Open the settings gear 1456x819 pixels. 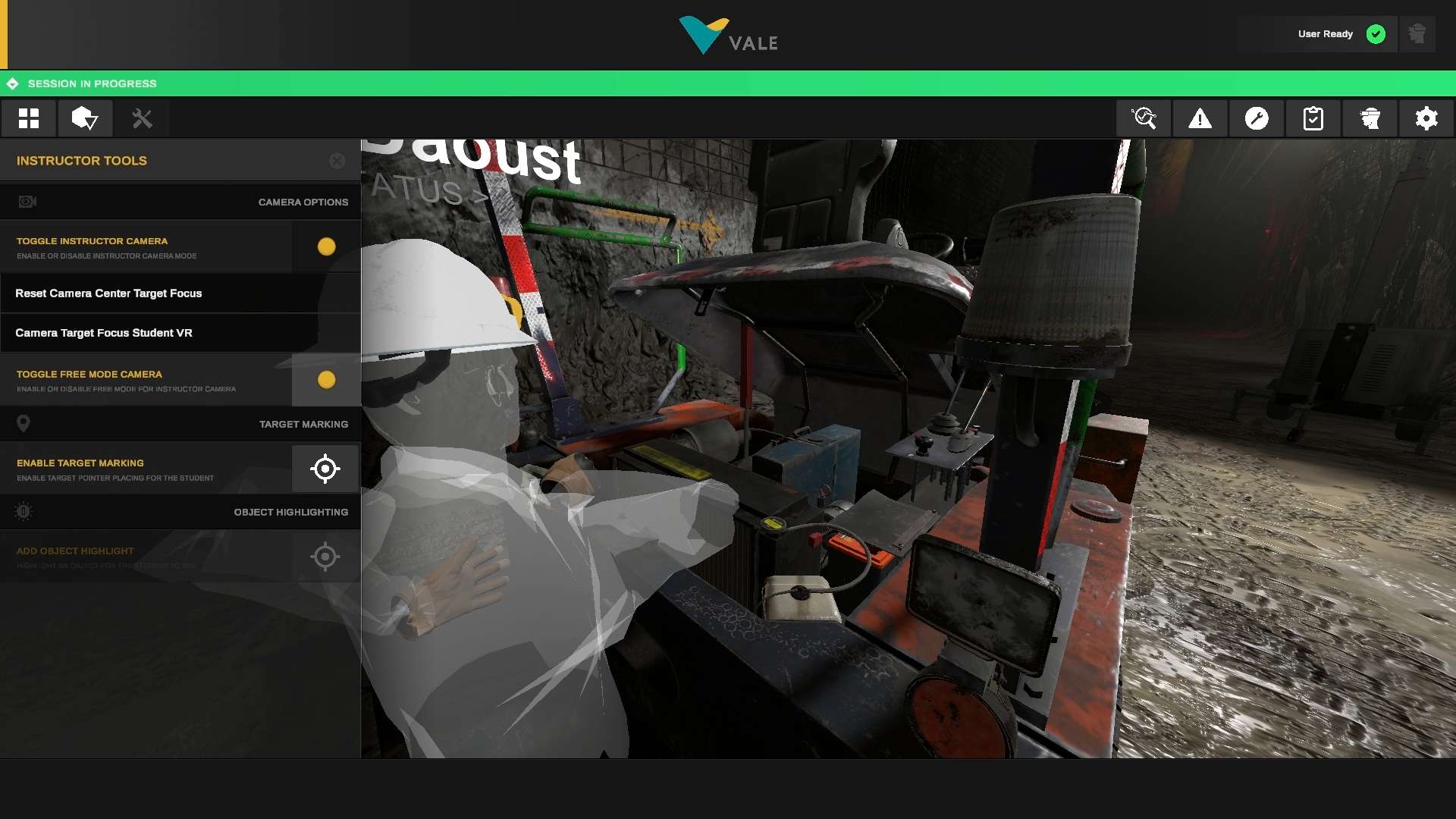coord(1426,118)
